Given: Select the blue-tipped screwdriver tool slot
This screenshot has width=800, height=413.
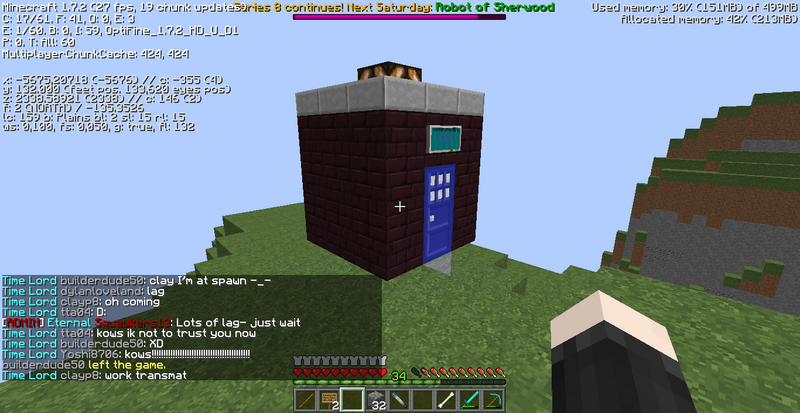Looking at the screenshot, I should coord(400,400).
